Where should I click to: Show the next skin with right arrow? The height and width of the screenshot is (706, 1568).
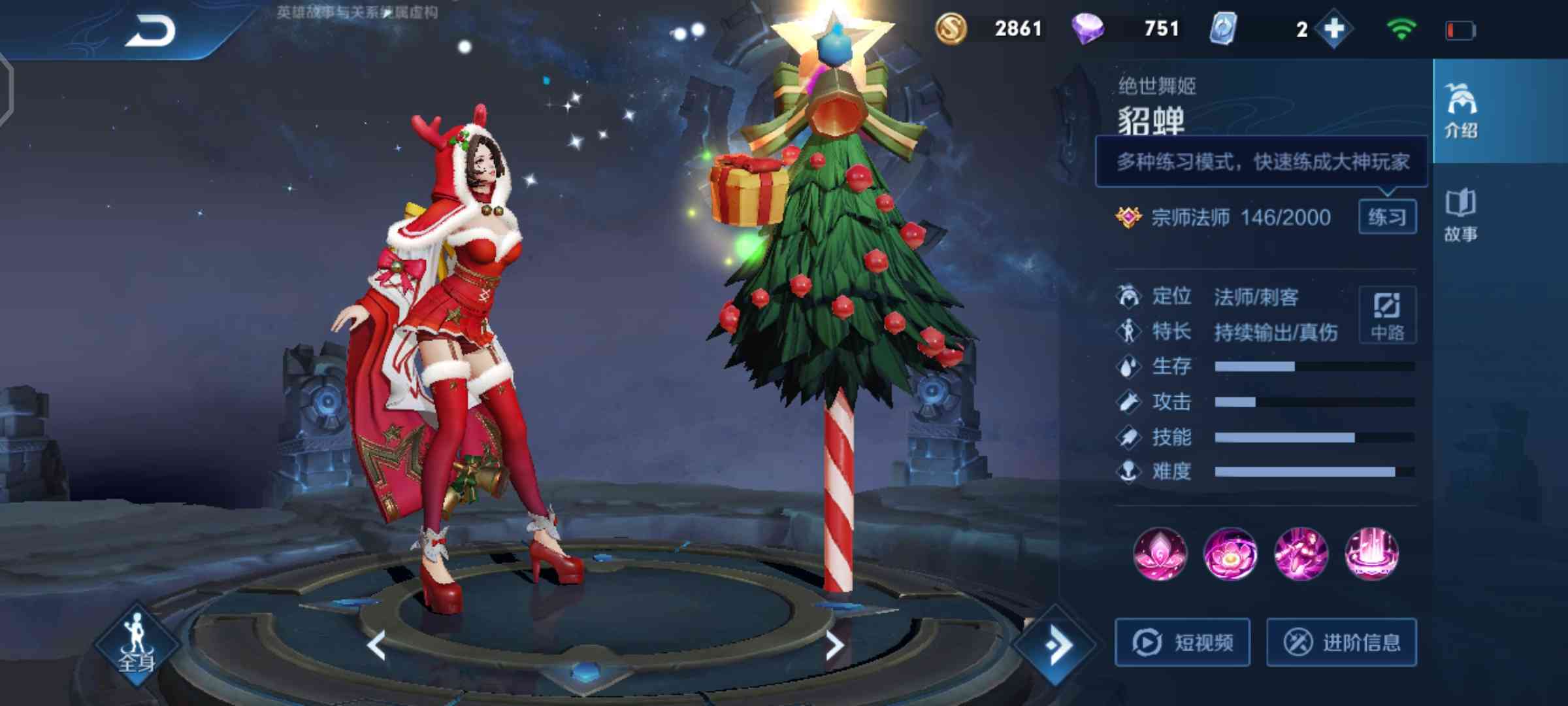834,646
